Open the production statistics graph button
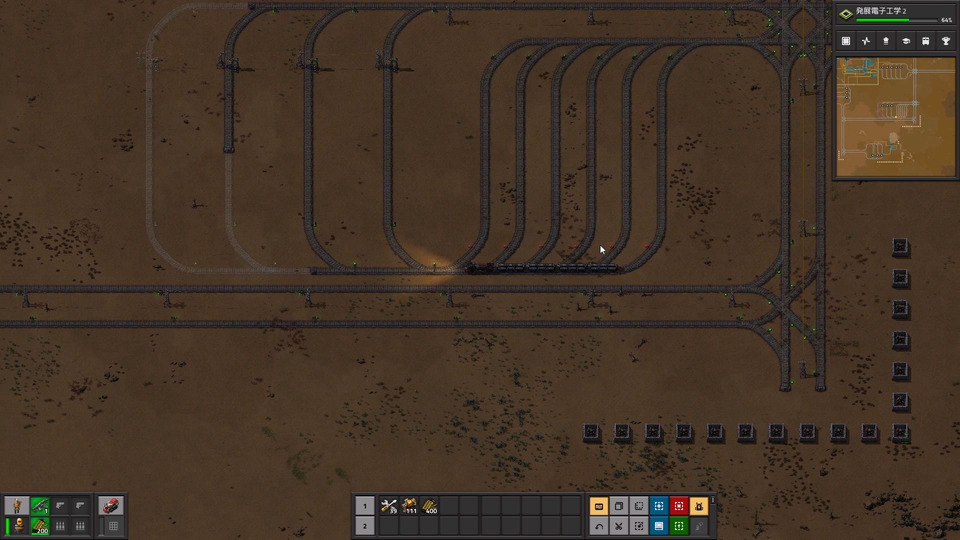The width and height of the screenshot is (960, 540). tap(866, 41)
